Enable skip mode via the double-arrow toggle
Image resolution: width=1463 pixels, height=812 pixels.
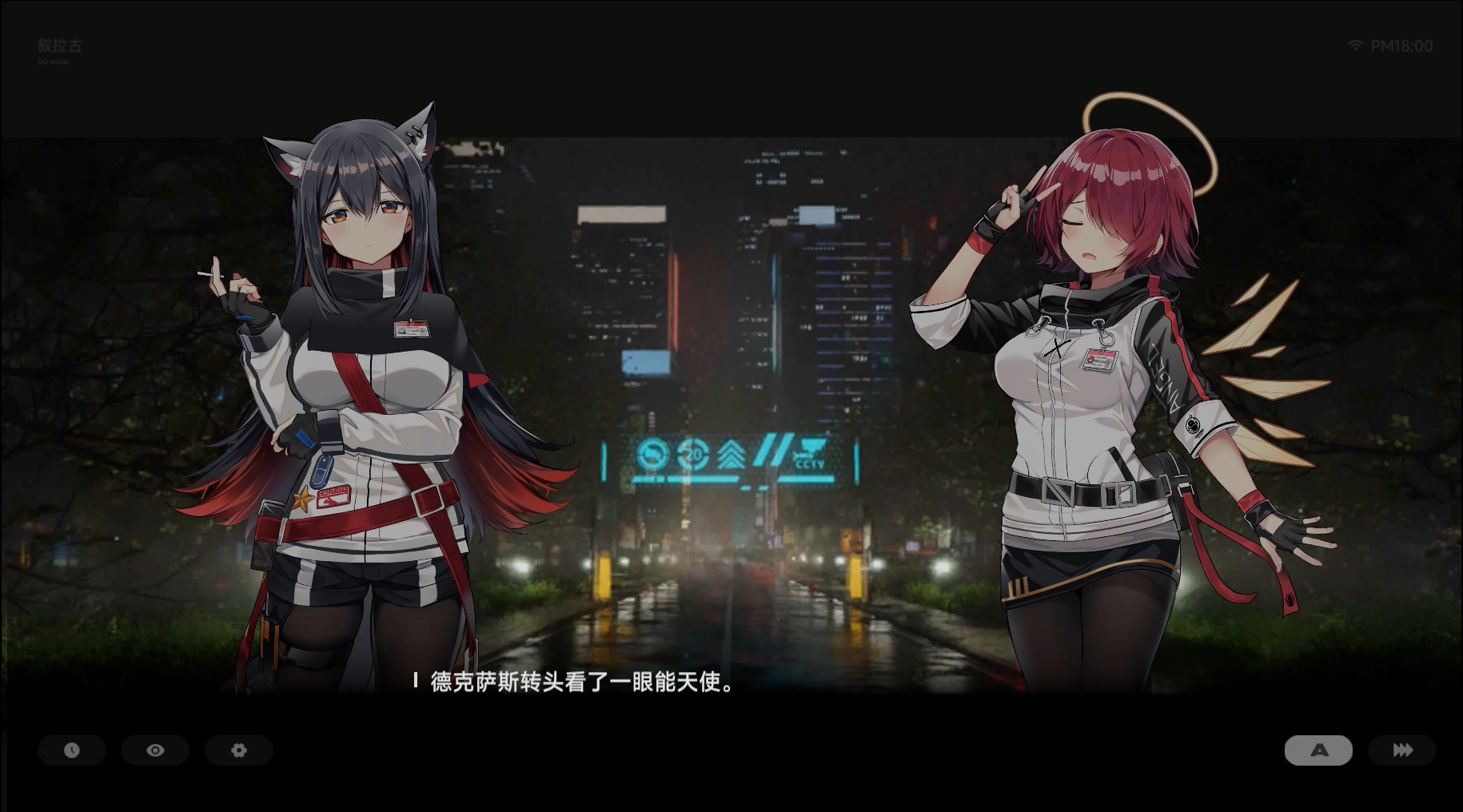pos(1401,750)
